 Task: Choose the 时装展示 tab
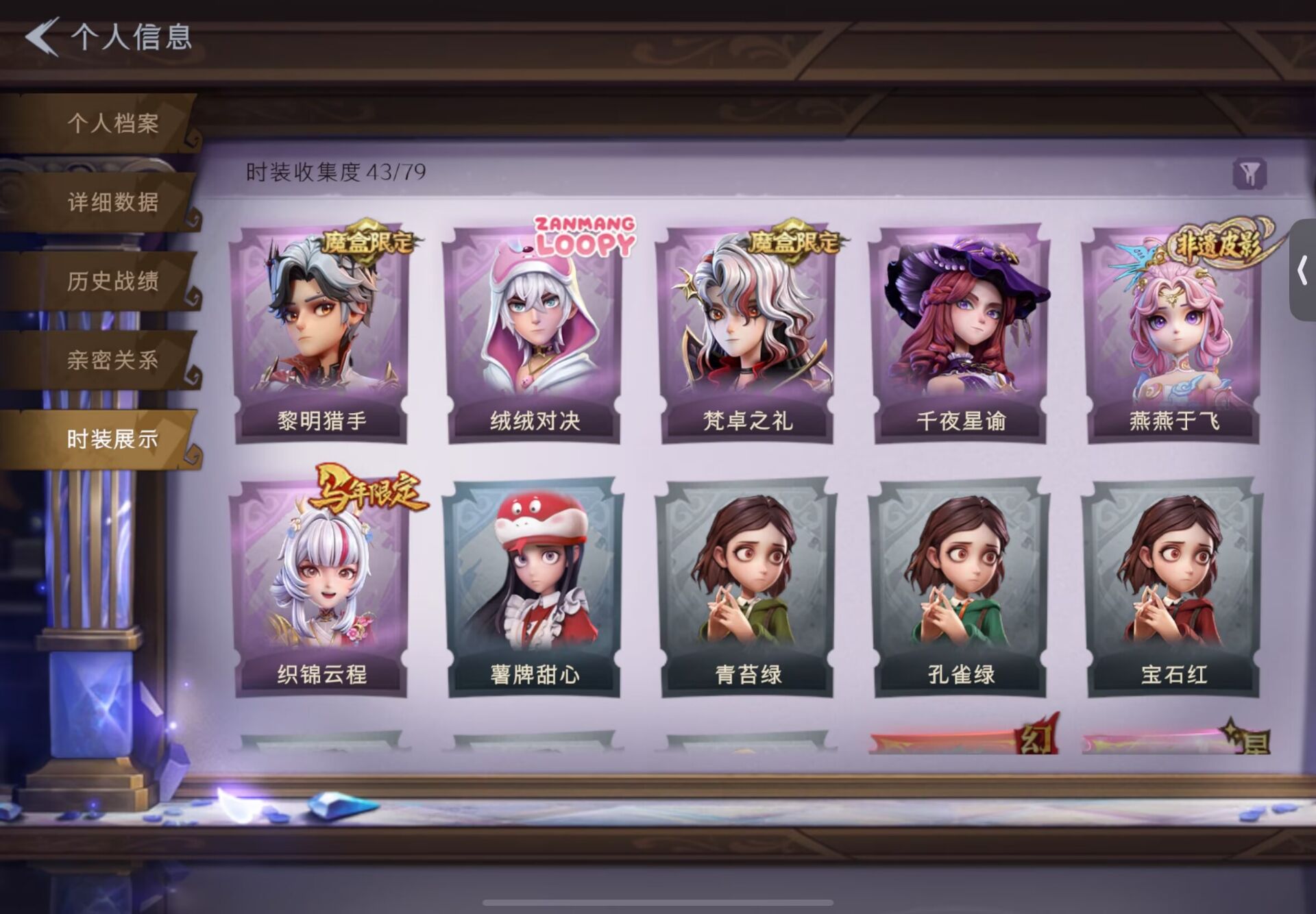[112, 439]
